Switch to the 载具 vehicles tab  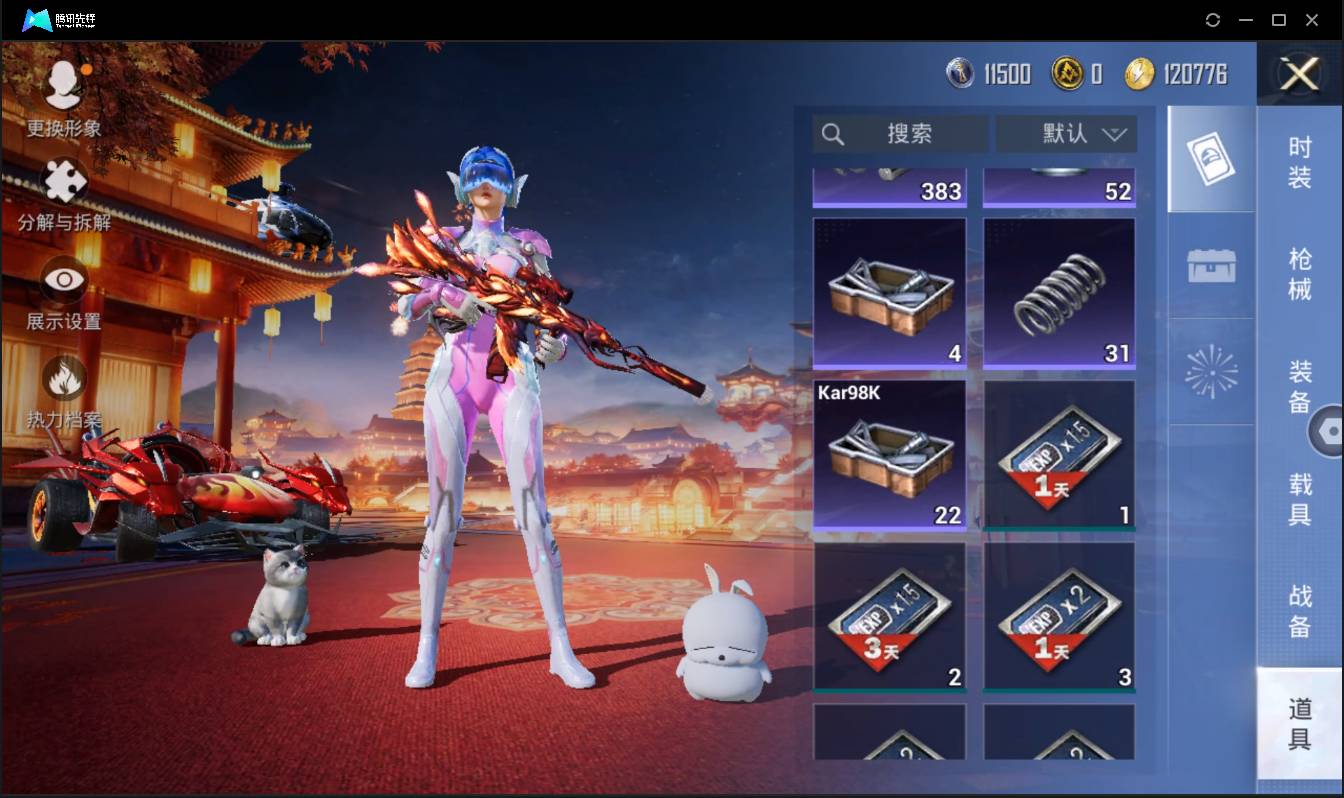point(1299,499)
